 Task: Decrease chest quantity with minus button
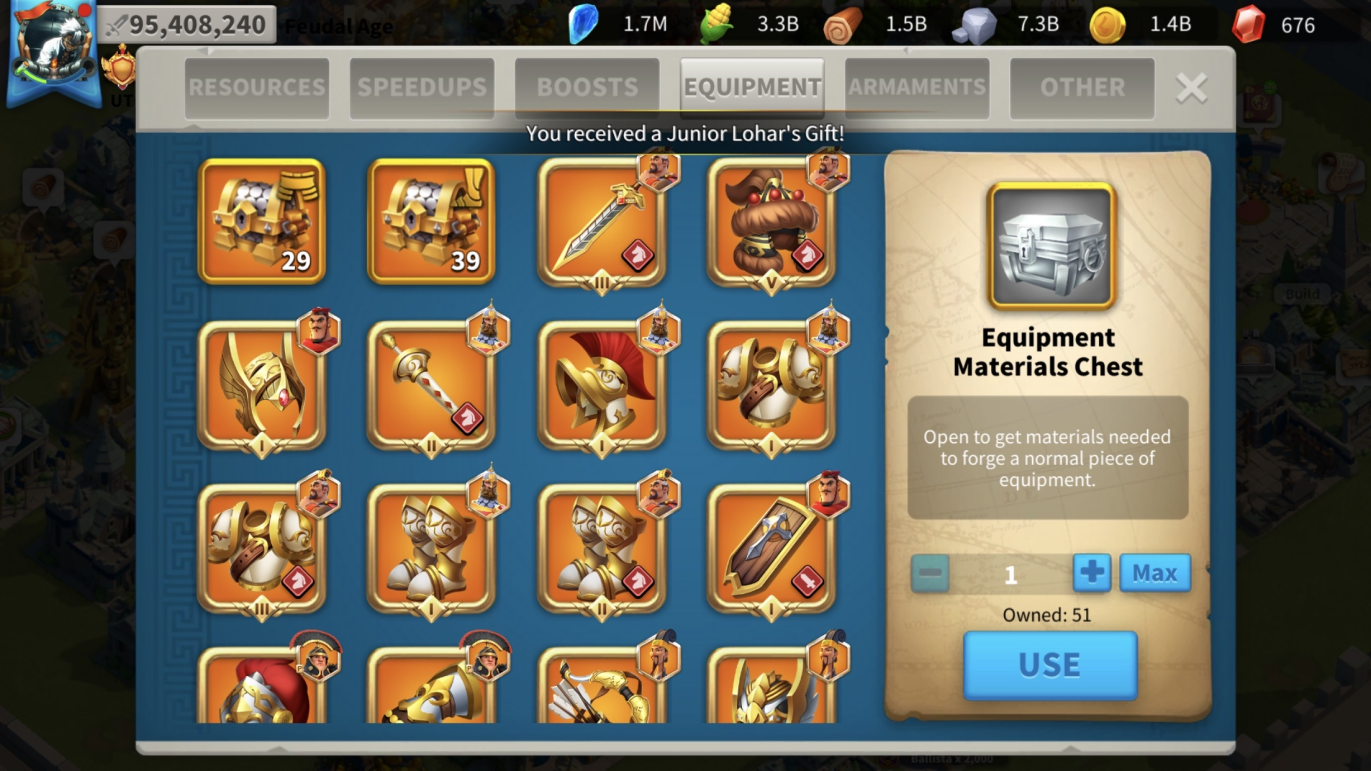click(x=930, y=573)
